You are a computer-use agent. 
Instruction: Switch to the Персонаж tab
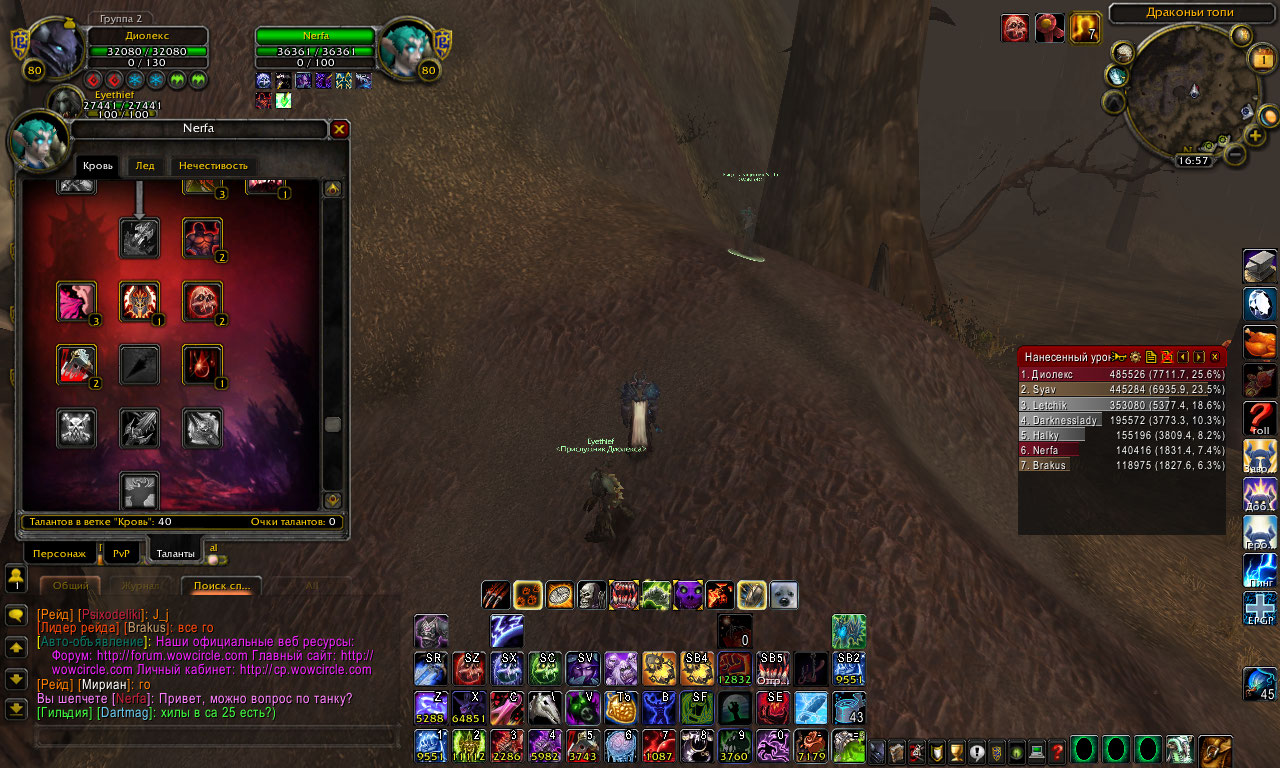59,553
